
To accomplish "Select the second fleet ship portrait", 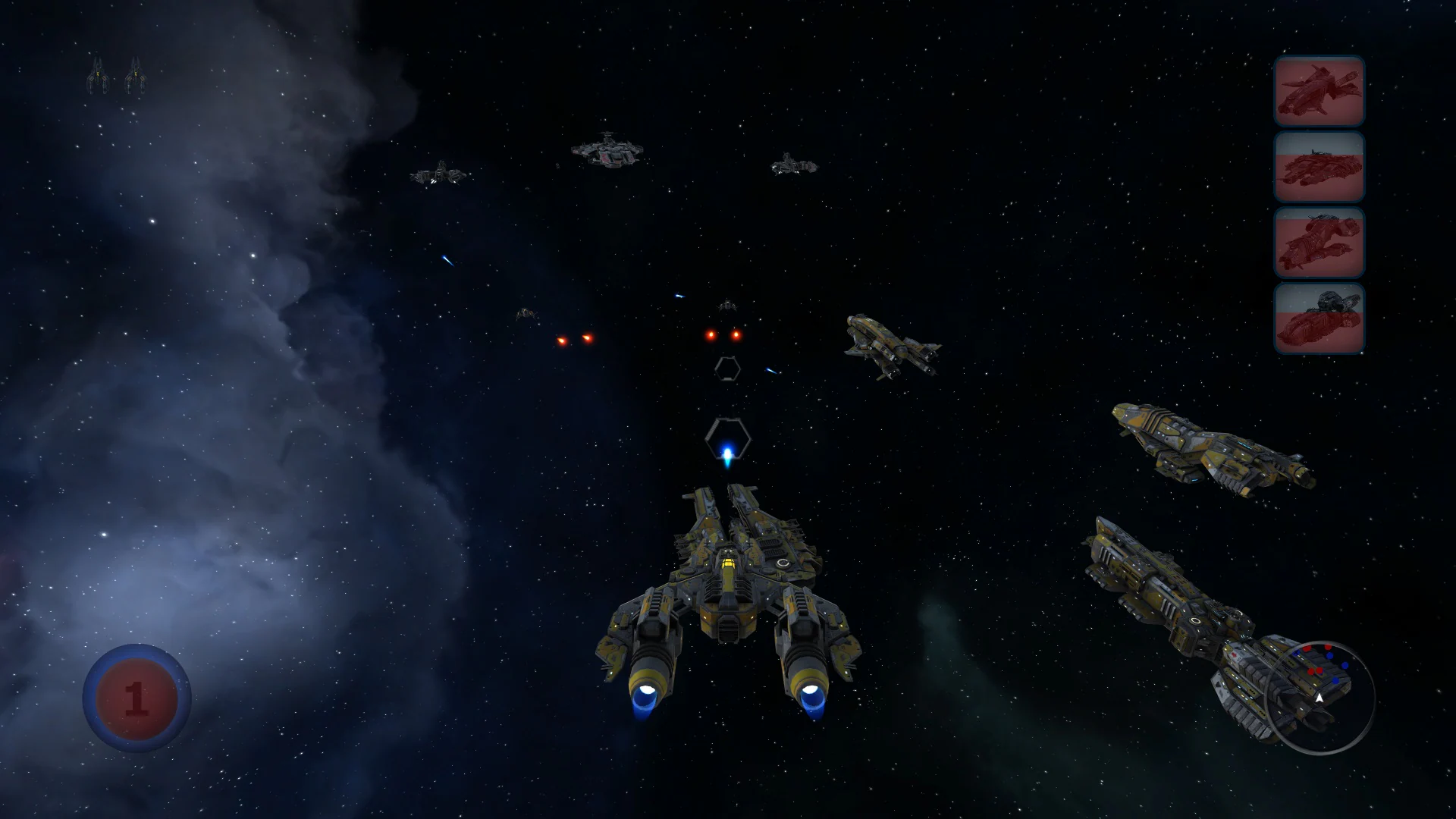I will click(x=1318, y=168).
